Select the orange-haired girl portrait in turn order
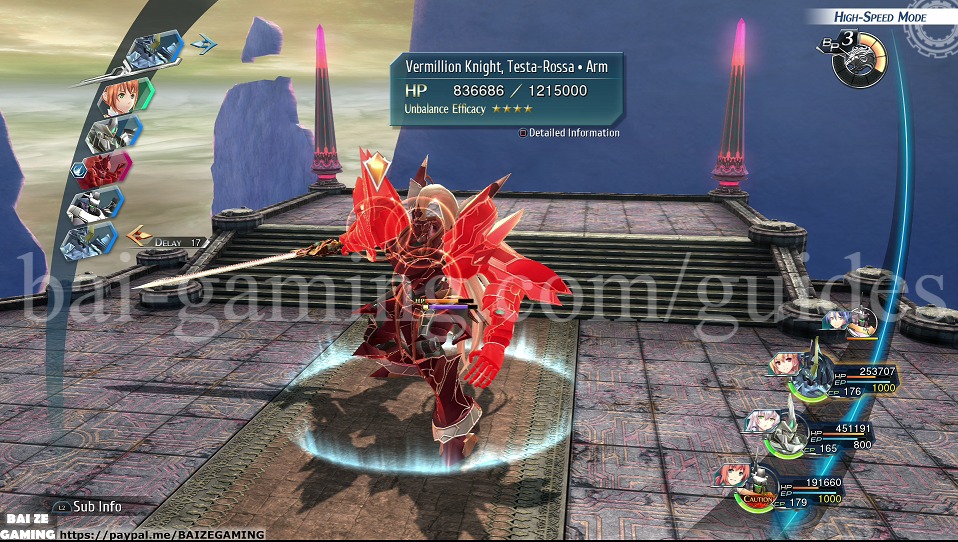958x542 pixels. coord(124,94)
